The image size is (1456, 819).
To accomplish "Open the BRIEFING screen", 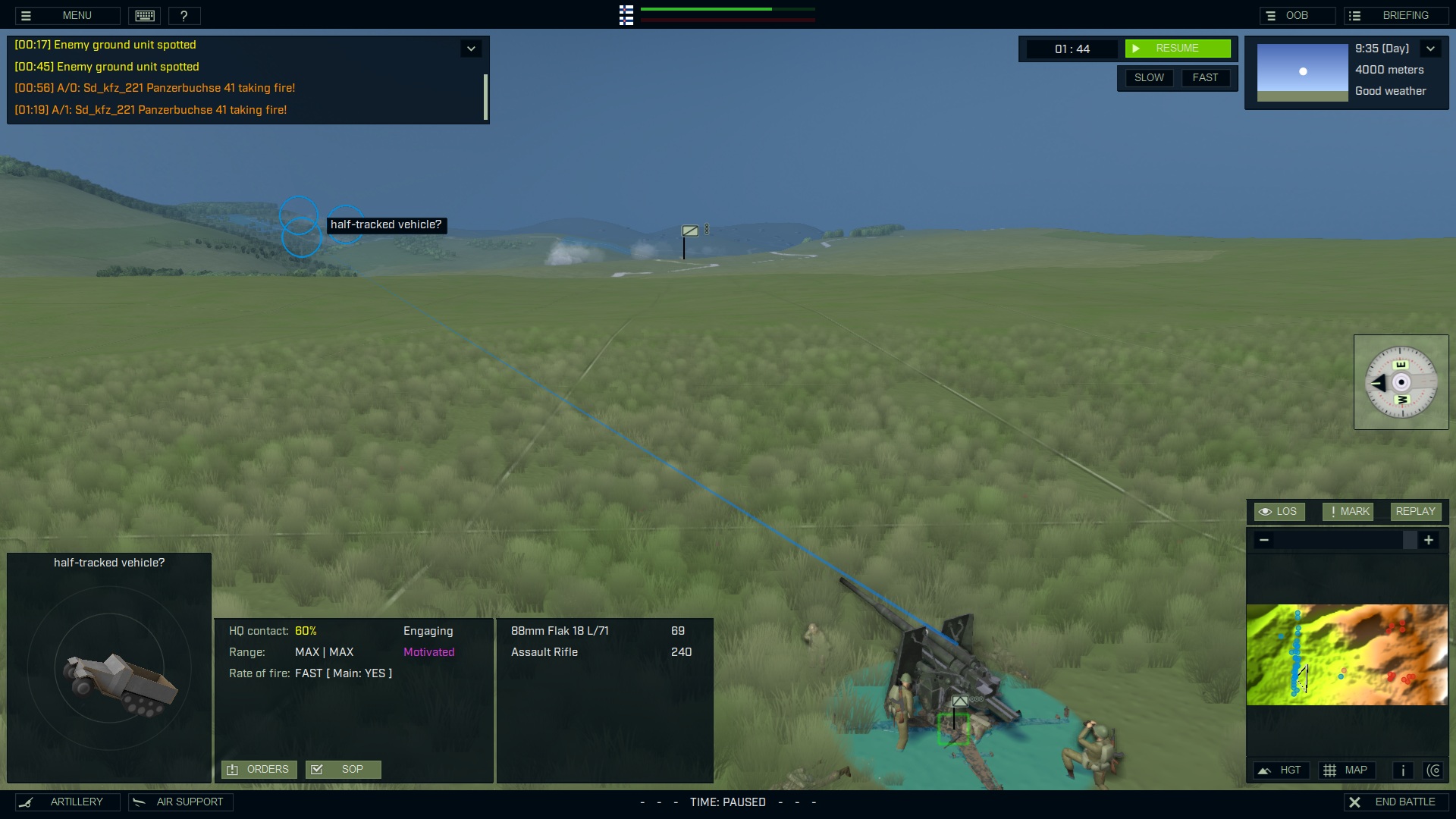I will tap(1396, 14).
